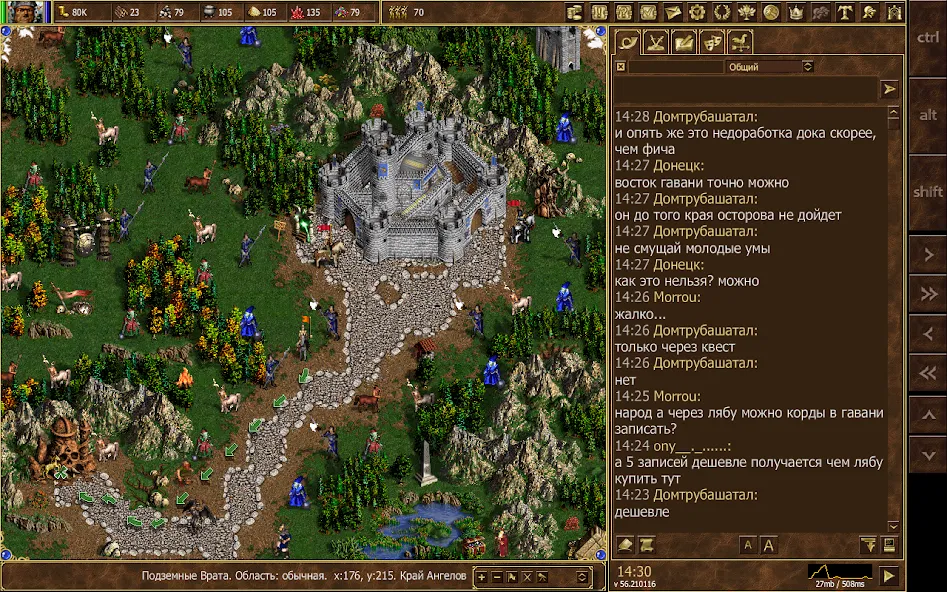This screenshot has height=592, width=947.
Task: Open the Общий chat channel dropdown
Action: pos(769,67)
